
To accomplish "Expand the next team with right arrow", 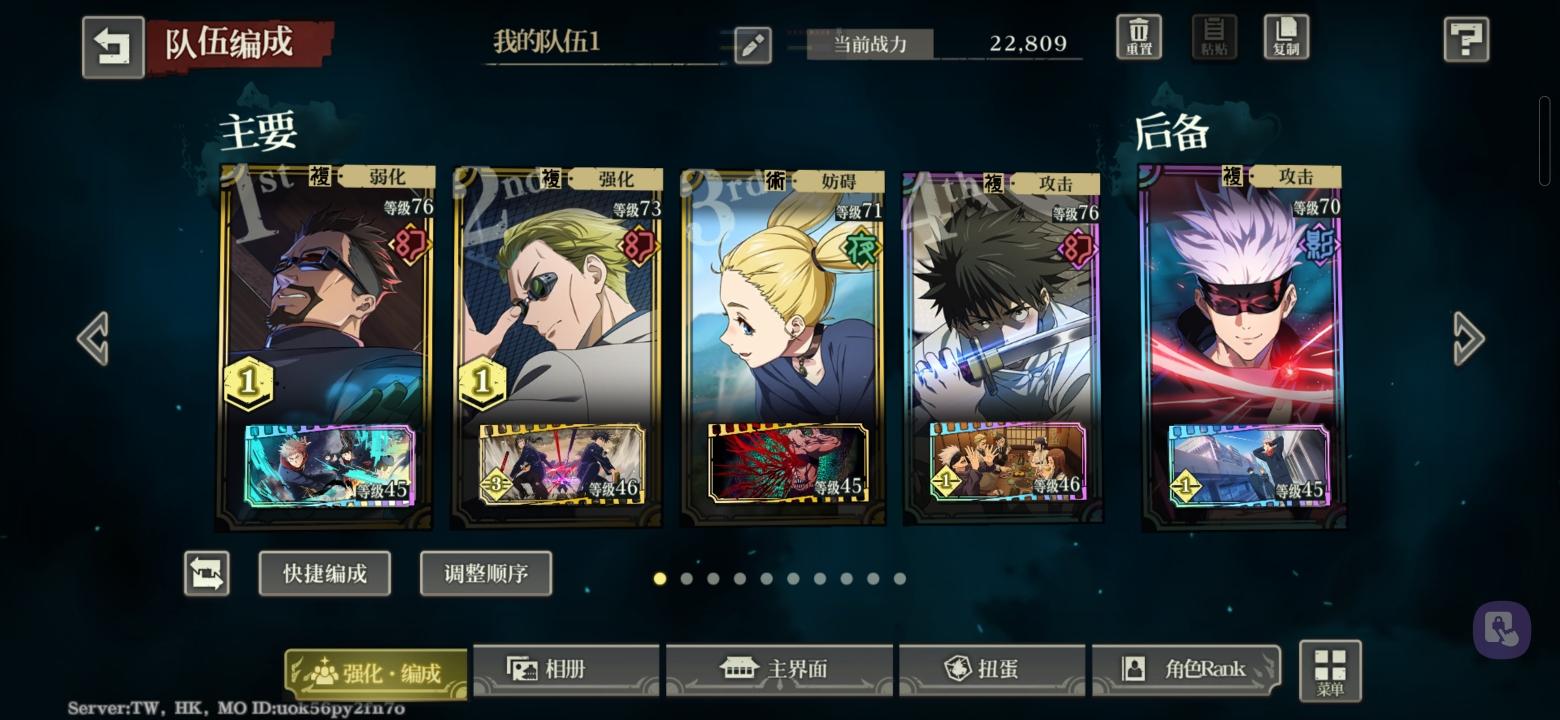I will click(1466, 338).
